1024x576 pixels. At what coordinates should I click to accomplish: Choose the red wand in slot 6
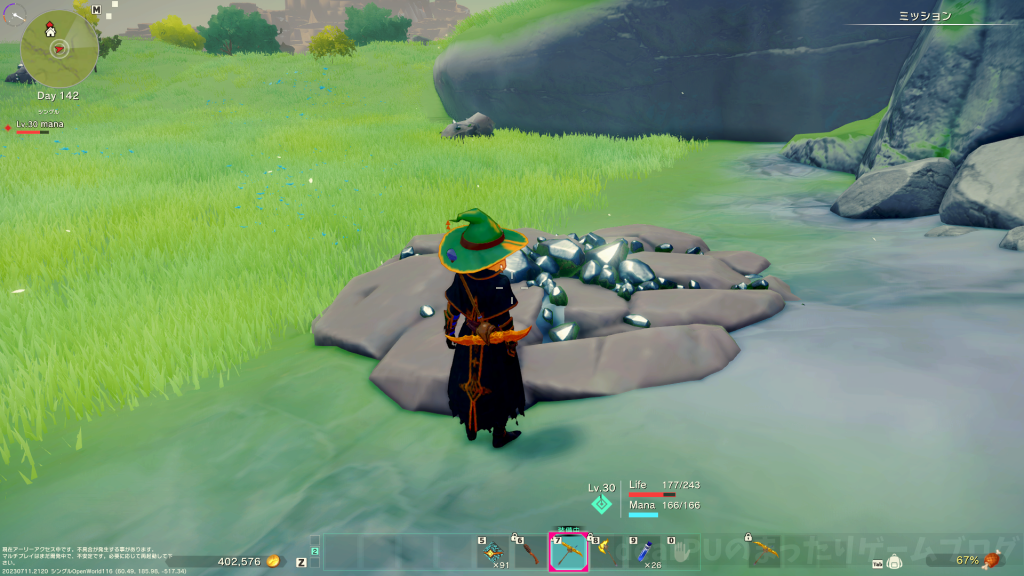pos(530,552)
